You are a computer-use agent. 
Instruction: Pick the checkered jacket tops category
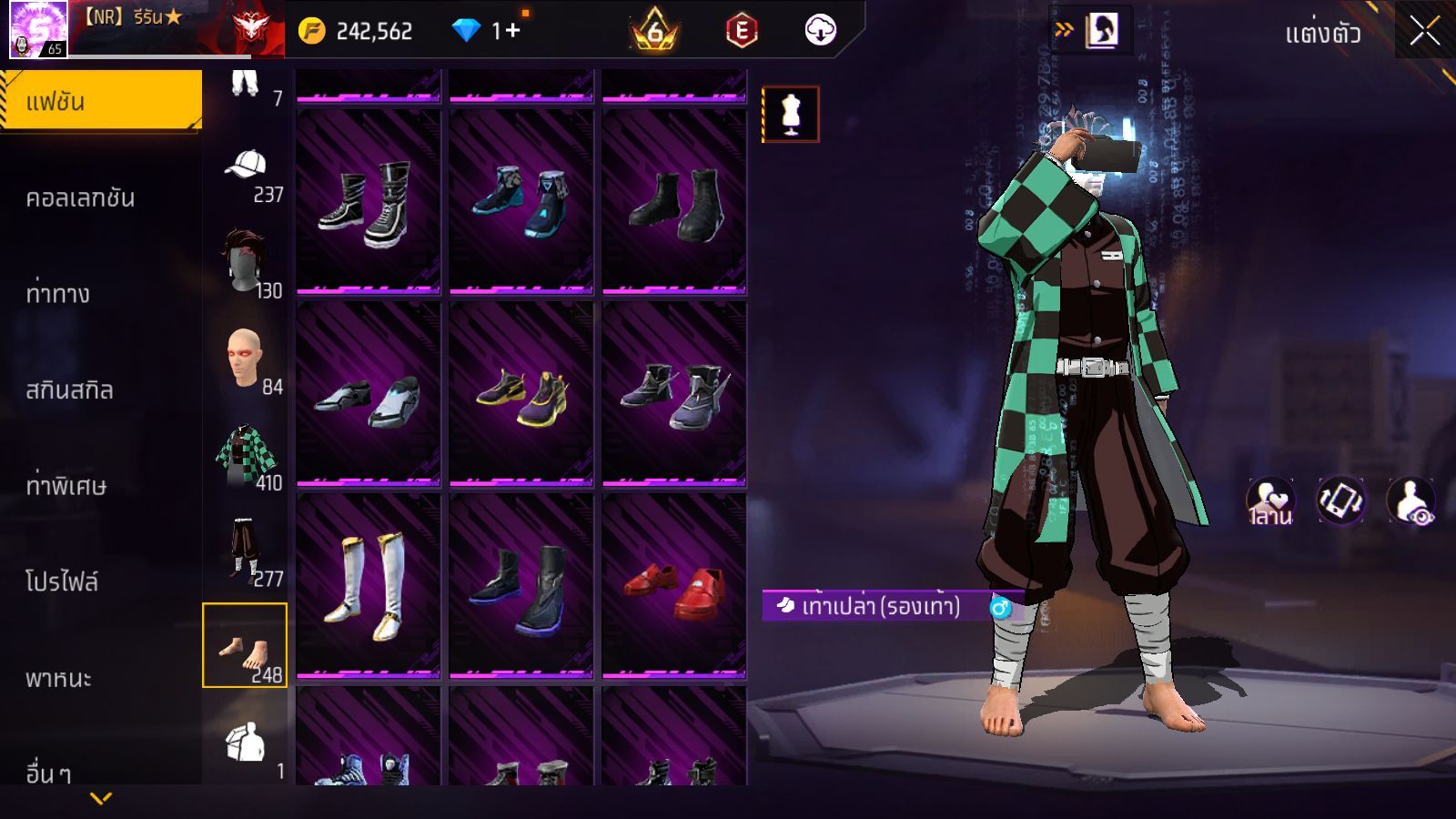tap(246, 455)
